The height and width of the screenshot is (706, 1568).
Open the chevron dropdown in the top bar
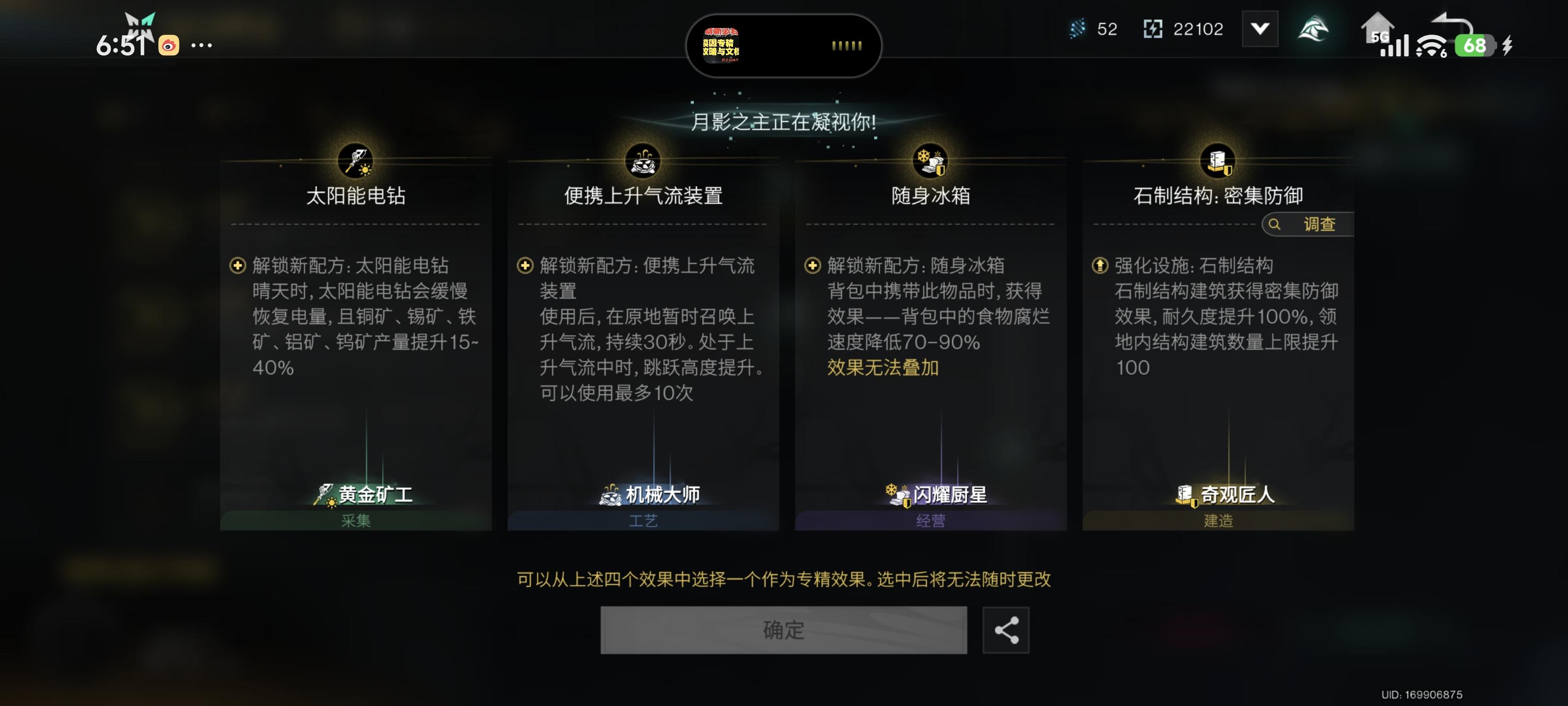(1260, 27)
